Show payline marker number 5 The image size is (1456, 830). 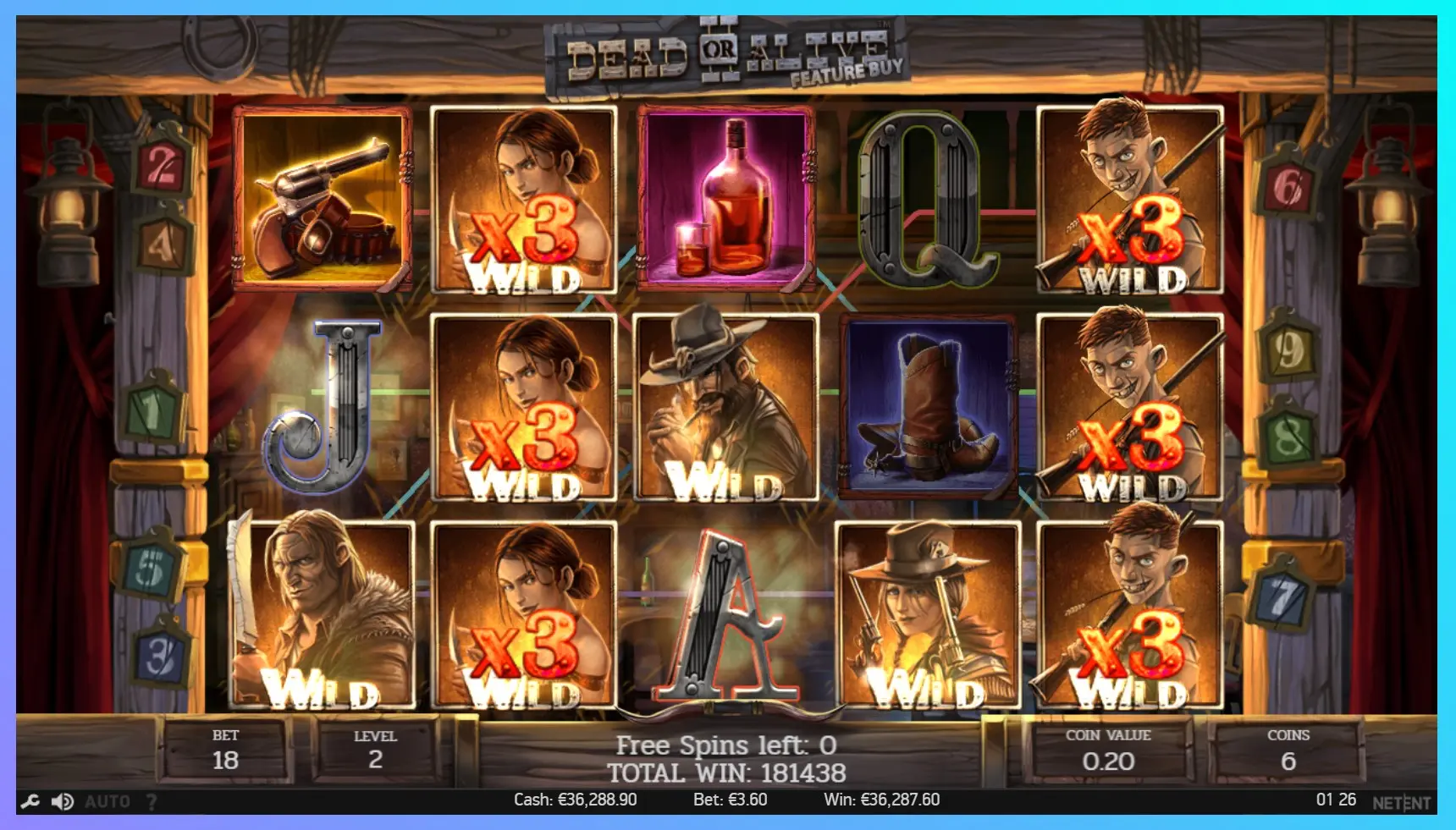click(149, 569)
